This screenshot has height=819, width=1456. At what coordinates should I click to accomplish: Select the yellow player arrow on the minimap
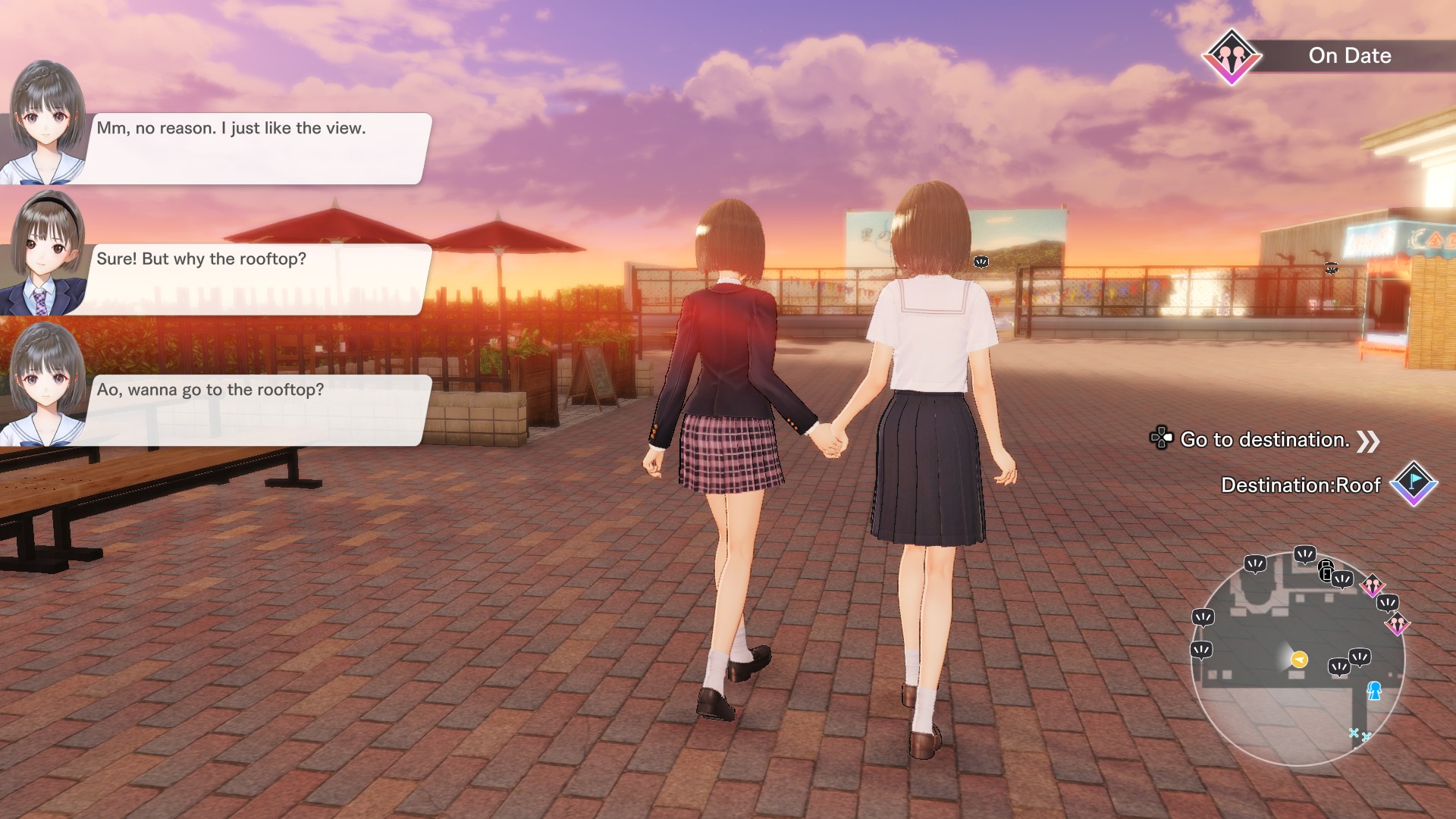[1299, 658]
